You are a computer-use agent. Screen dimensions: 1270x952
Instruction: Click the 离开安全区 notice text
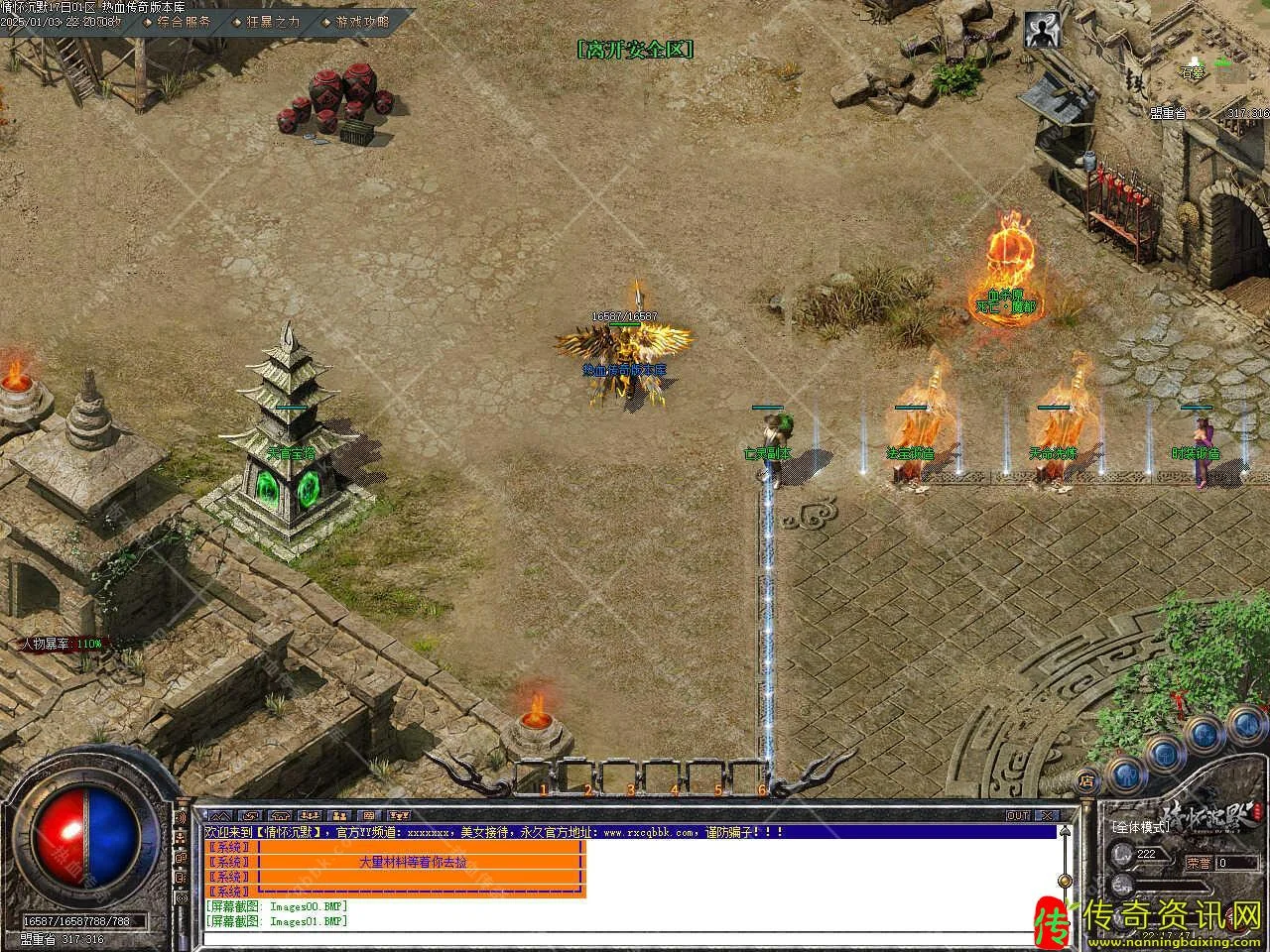635,49
